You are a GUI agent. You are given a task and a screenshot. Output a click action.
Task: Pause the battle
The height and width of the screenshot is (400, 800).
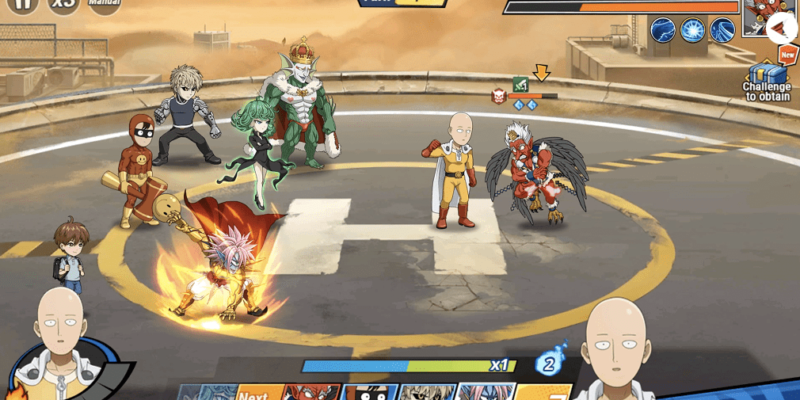(22, 5)
